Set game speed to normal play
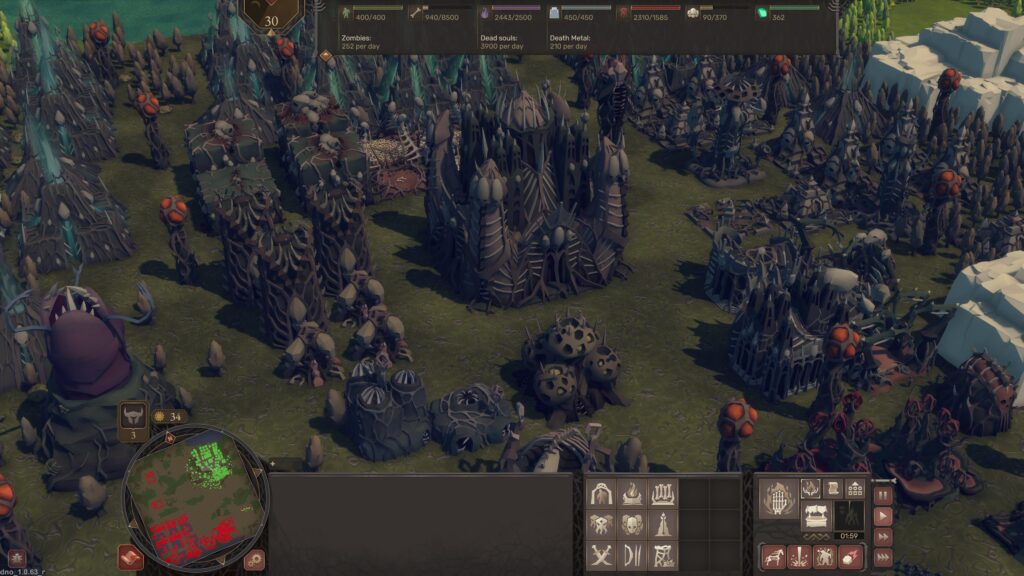This screenshot has height=576, width=1024. tap(883, 517)
